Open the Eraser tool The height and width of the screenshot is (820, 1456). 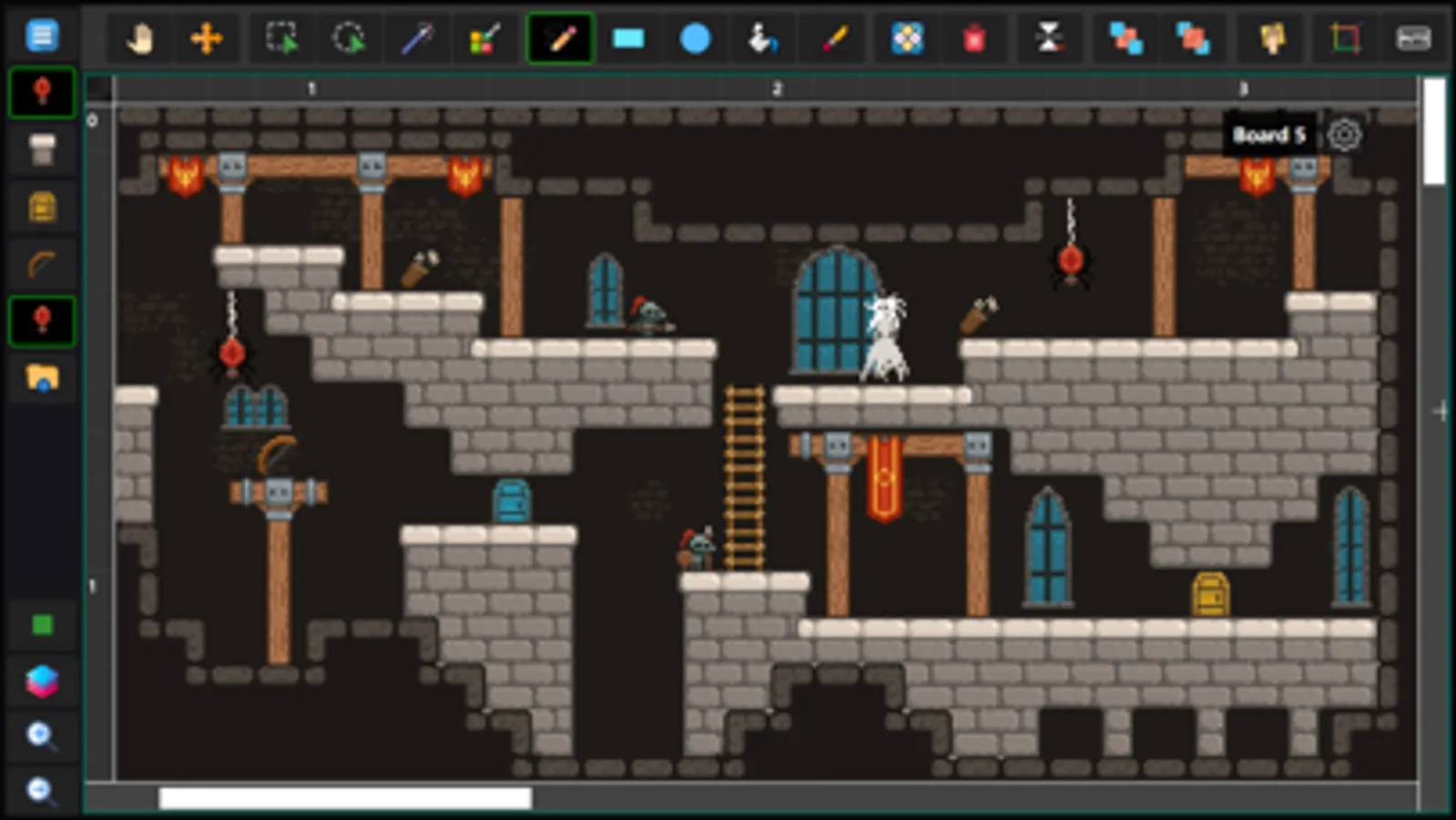tap(973, 38)
